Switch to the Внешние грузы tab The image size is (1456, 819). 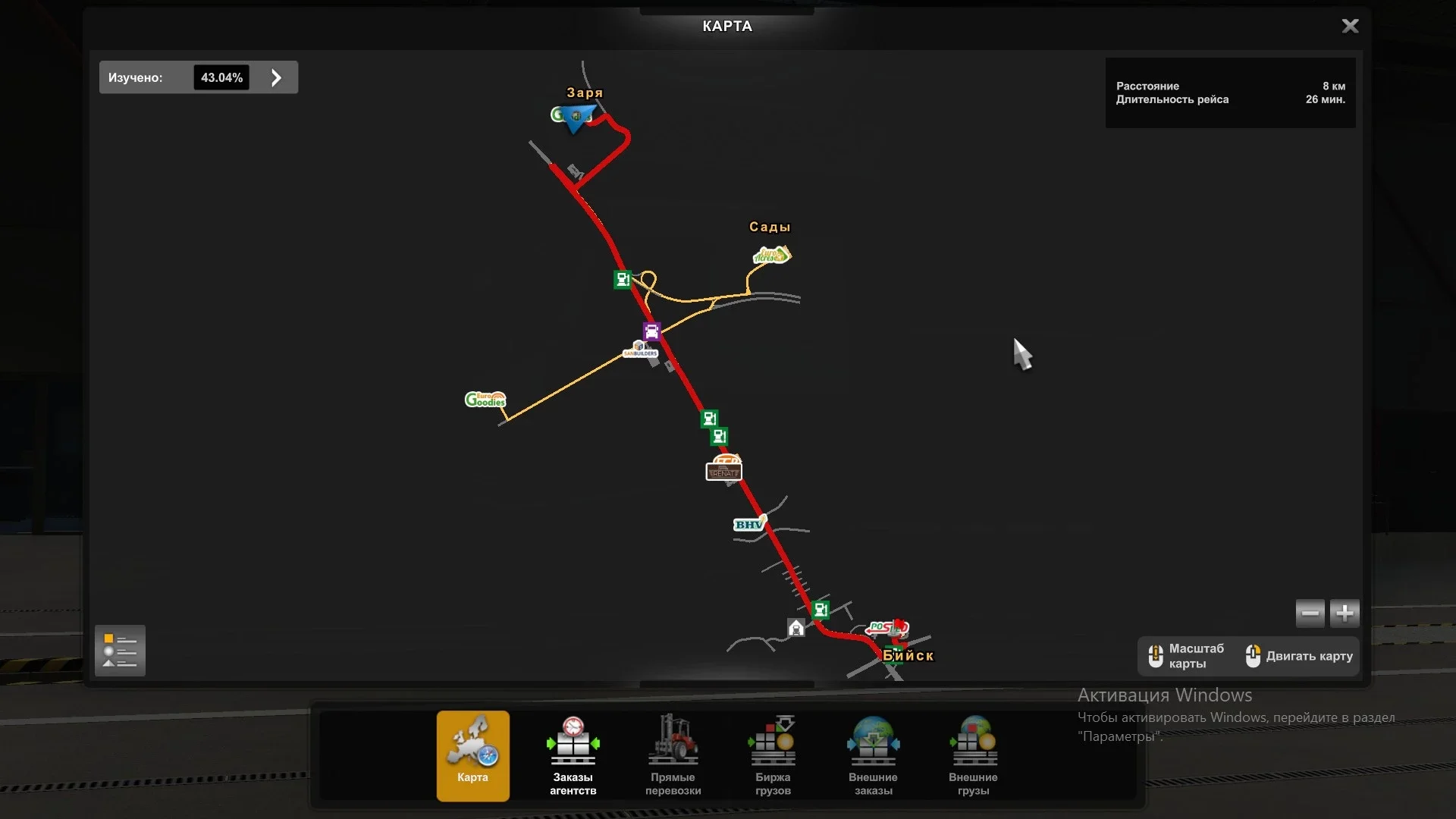point(973,755)
